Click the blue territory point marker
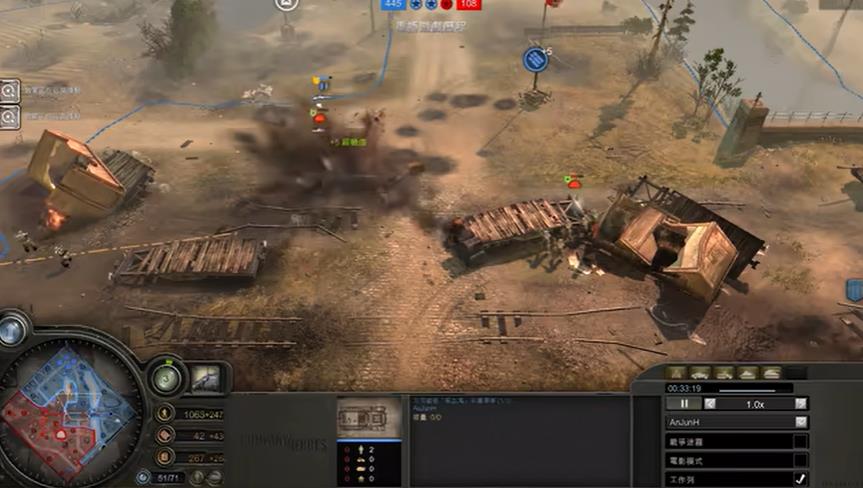This screenshot has height=488, width=863. (x=536, y=59)
